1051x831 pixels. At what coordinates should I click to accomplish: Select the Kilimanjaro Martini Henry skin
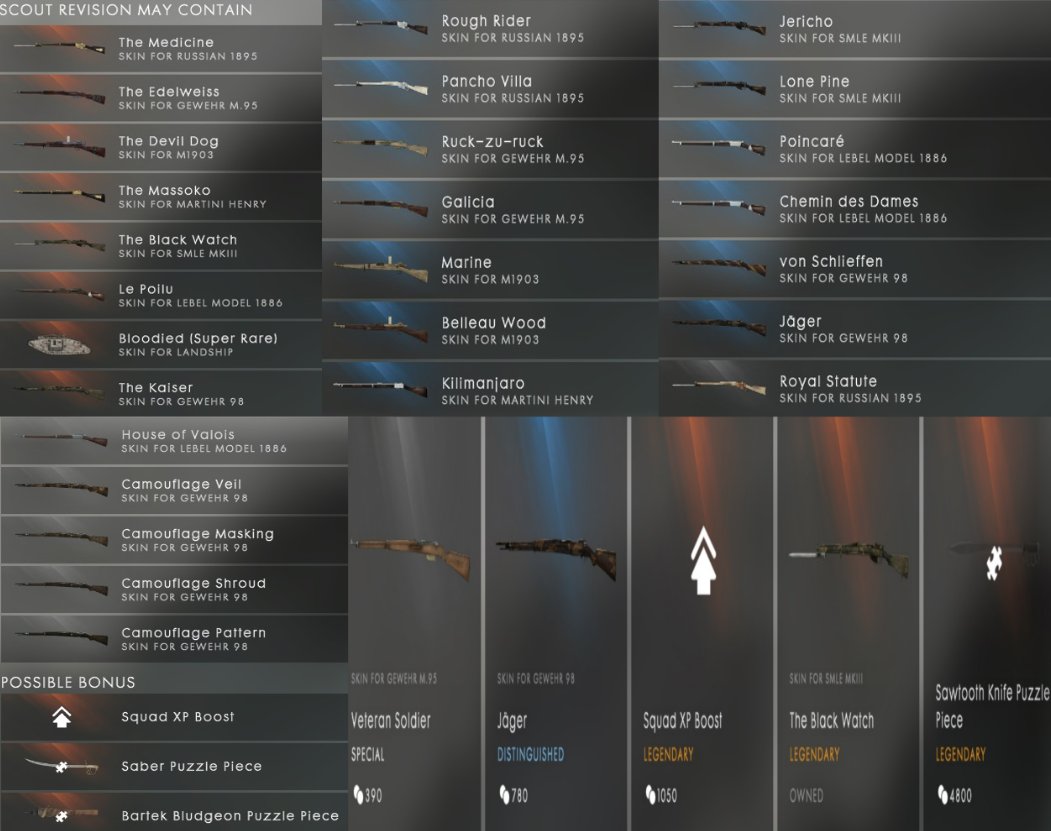[490, 390]
